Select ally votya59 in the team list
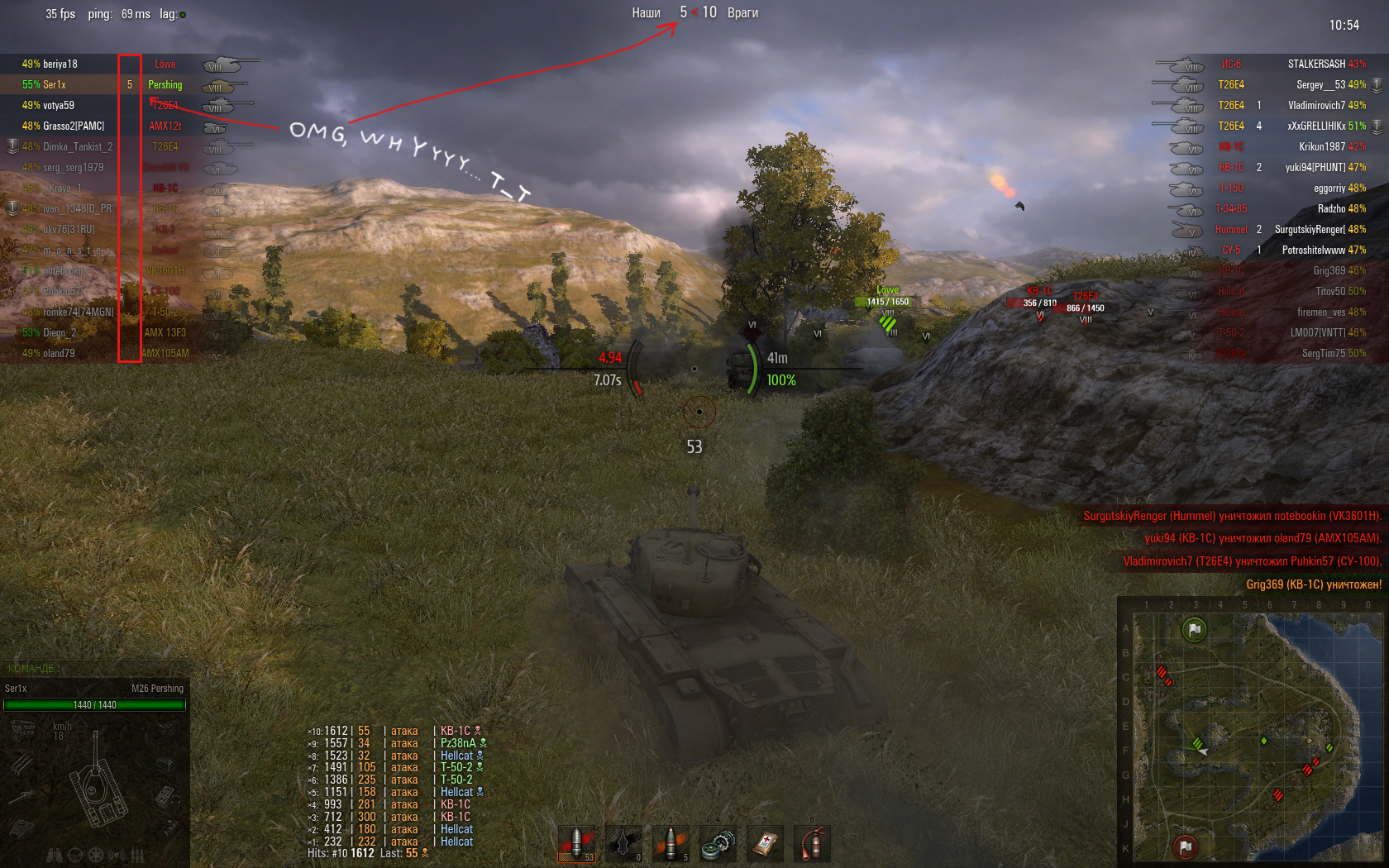Viewport: 1389px width, 868px height. click(x=58, y=106)
